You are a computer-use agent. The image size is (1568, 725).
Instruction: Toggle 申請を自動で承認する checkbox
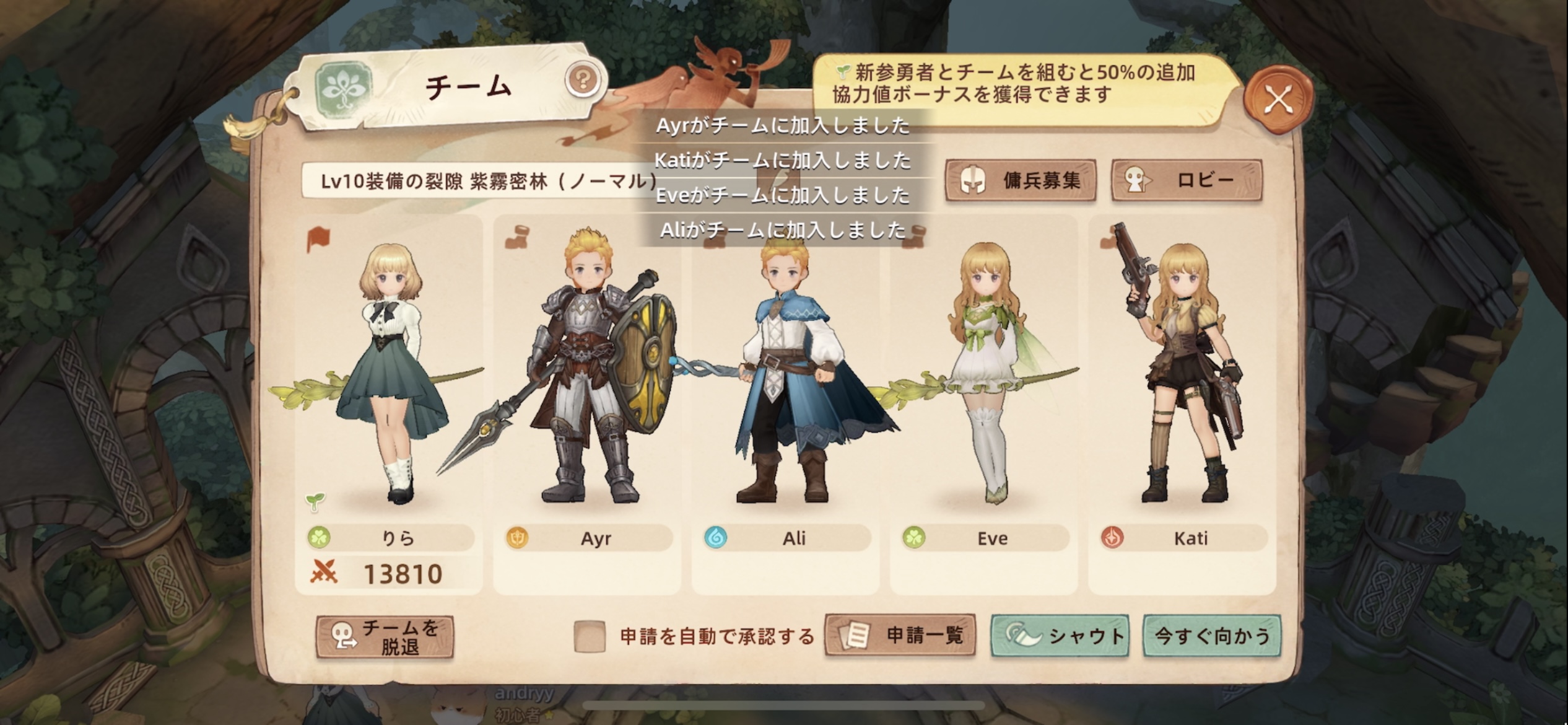pyautogui.click(x=589, y=637)
